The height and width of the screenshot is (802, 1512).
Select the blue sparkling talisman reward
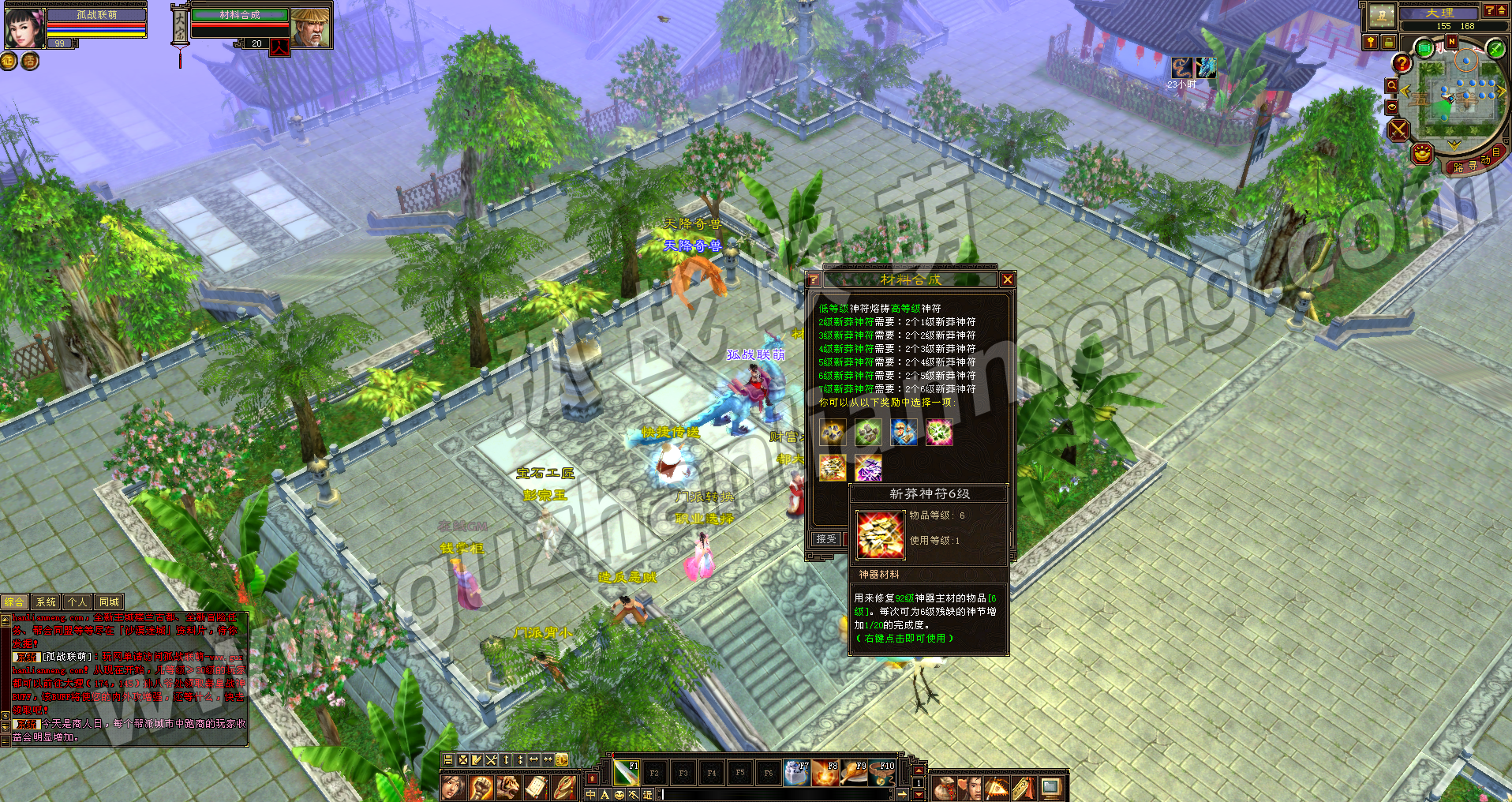coord(904,433)
